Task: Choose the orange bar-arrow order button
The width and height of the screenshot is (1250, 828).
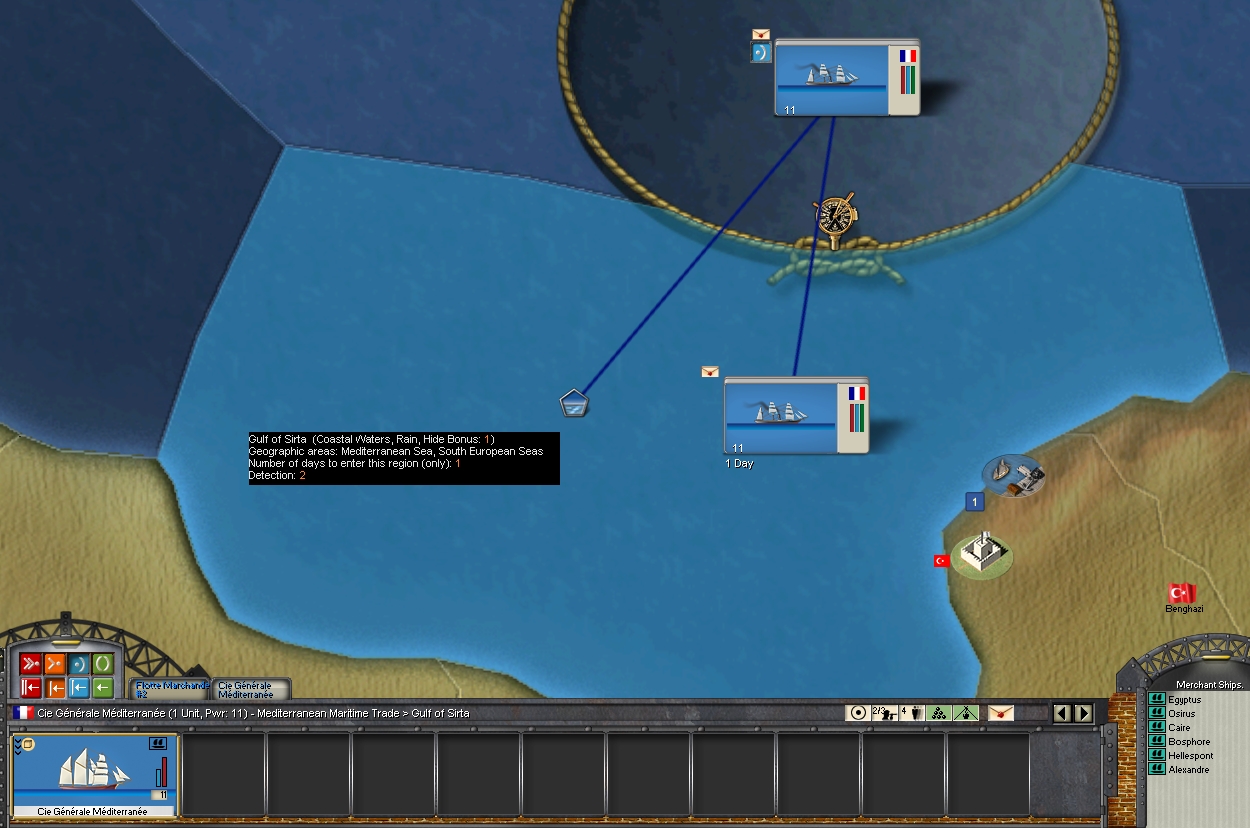Action: [55, 688]
